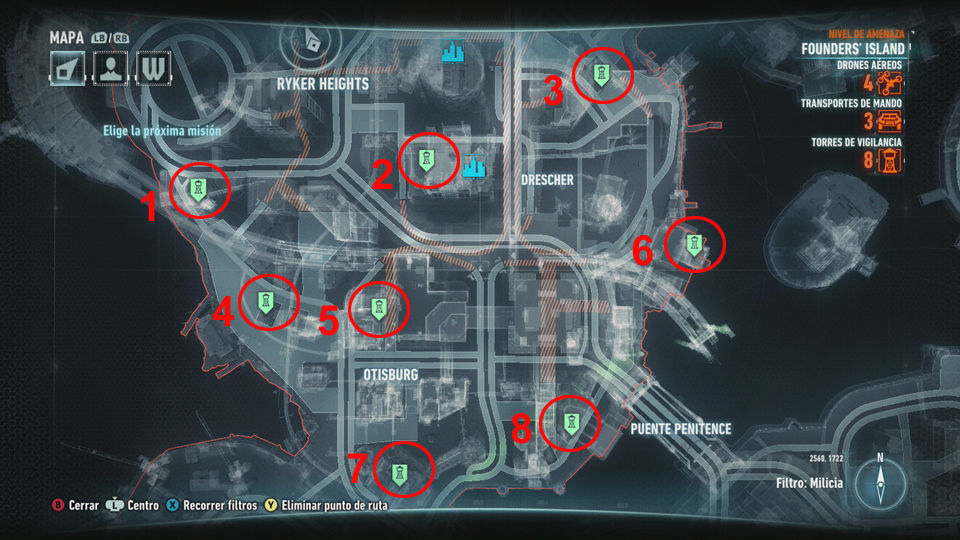Choose the watchtower marker numbered 6
Viewport: 960px width, 540px height.
coord(694,244)
